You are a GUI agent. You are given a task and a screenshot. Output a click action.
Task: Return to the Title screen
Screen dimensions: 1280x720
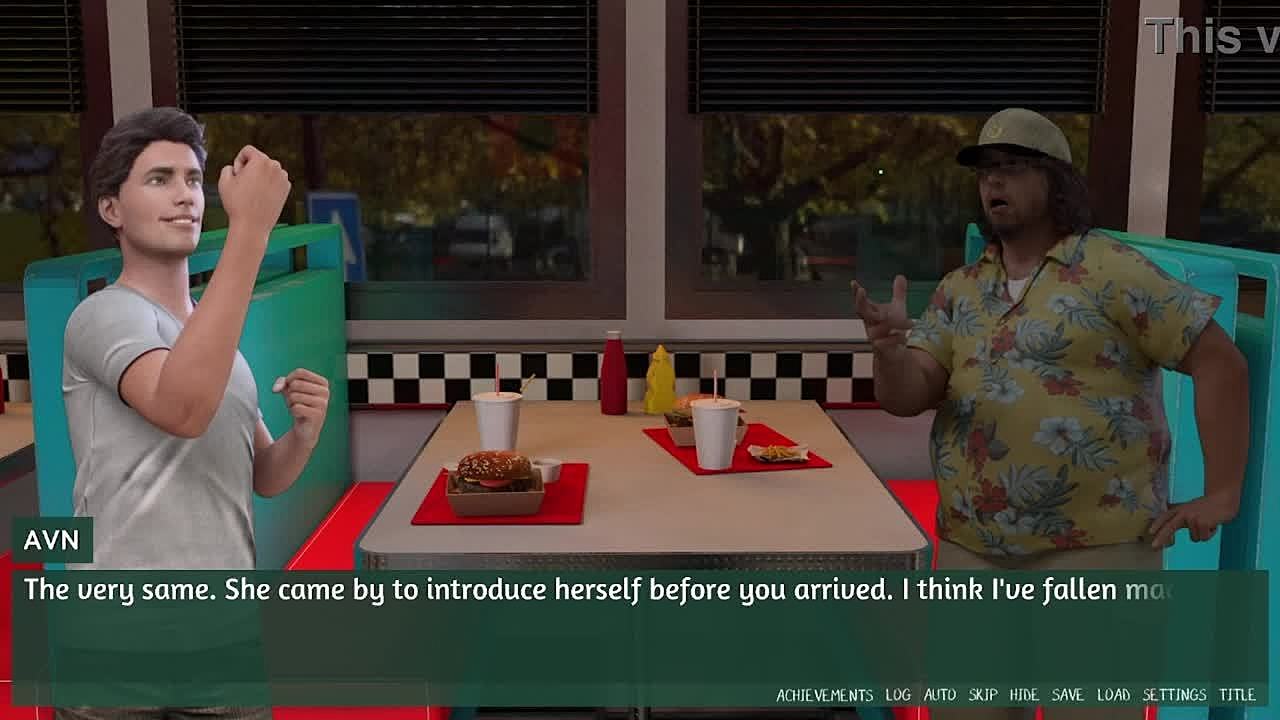pos(1237,695)
